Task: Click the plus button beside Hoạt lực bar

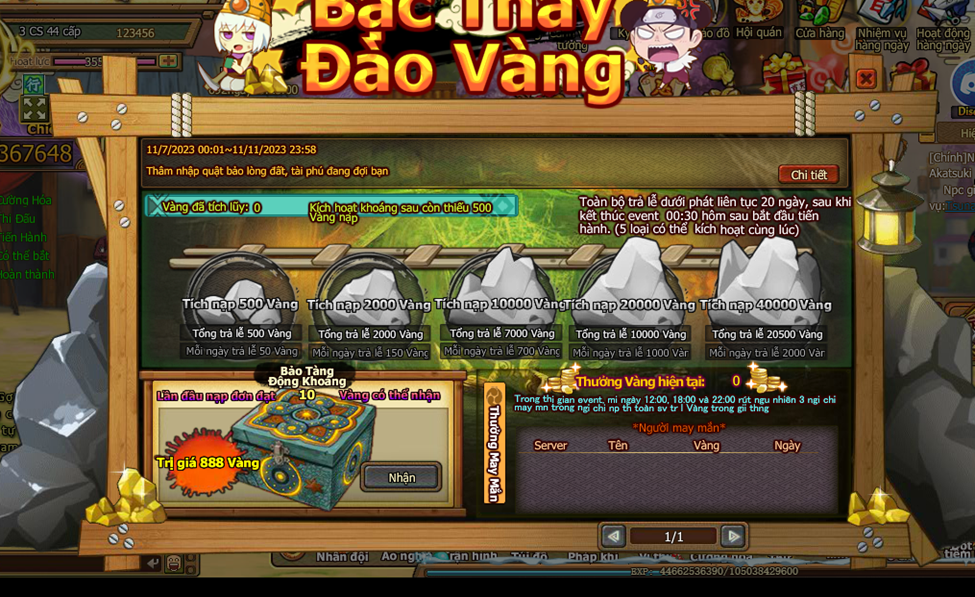Action: 168,61
